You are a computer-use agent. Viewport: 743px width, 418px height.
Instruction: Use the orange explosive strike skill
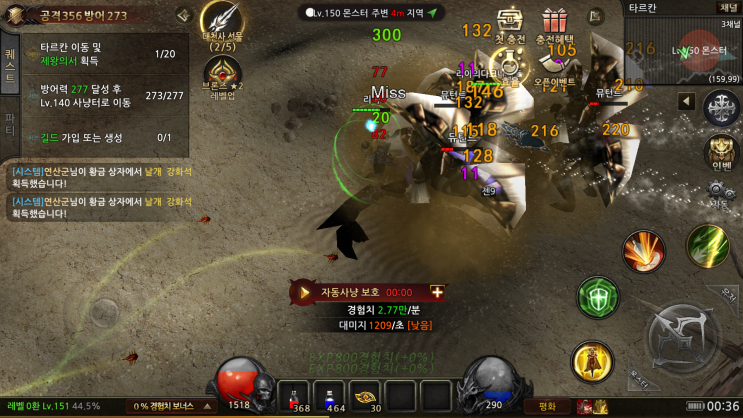pyautogui.click(x=643, y=250)
